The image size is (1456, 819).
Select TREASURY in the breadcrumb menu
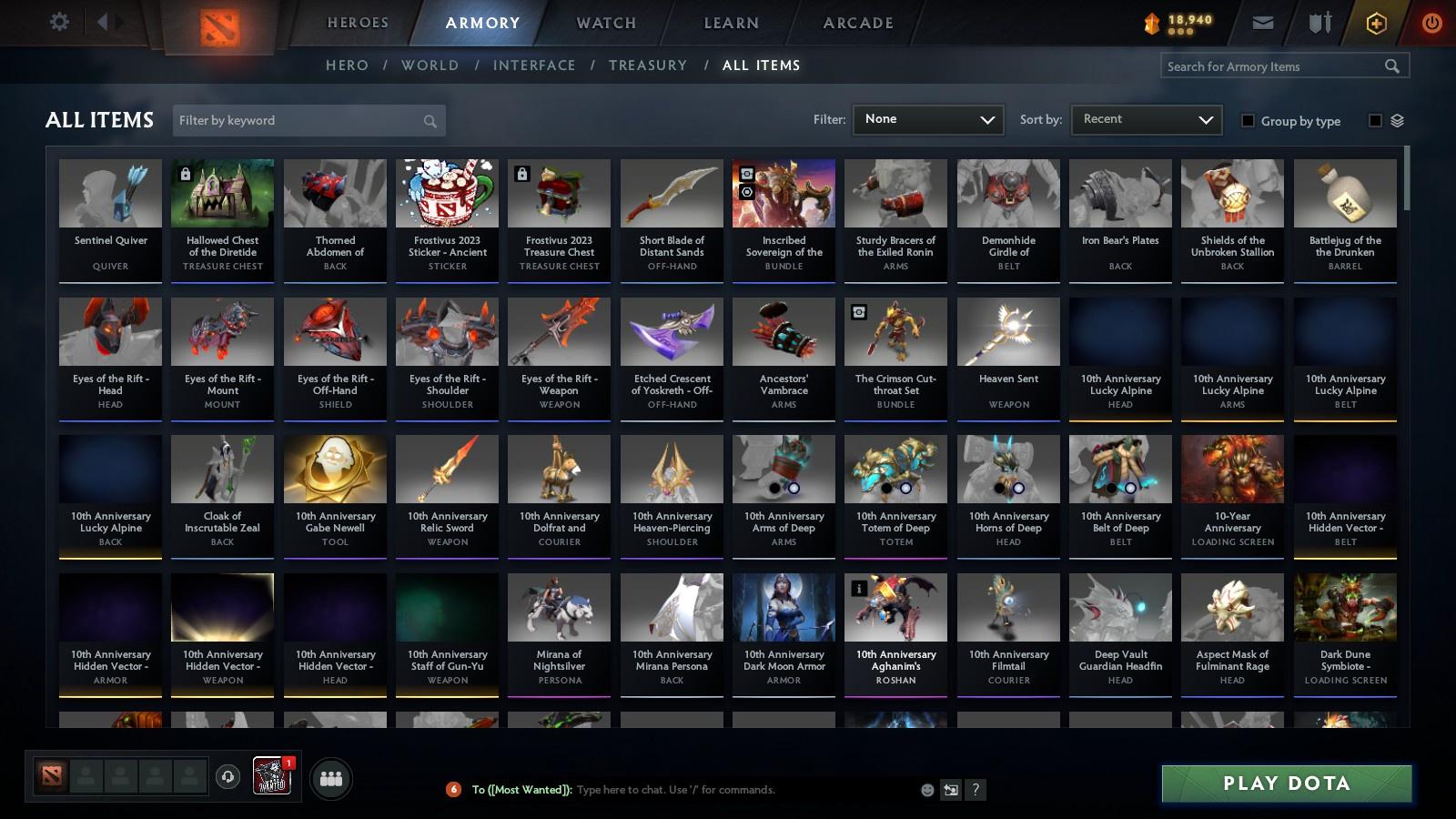pos(648,65)
